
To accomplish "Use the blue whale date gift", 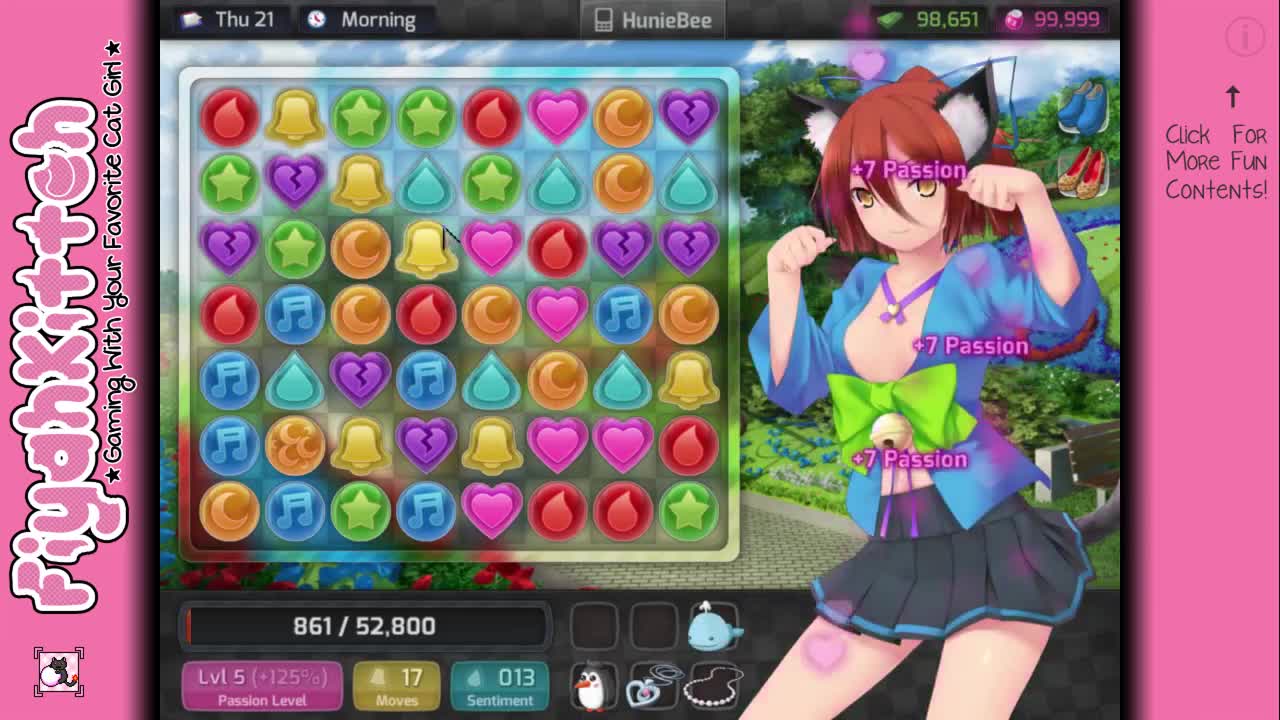I will pyautogui.click(x=714, y=627).
